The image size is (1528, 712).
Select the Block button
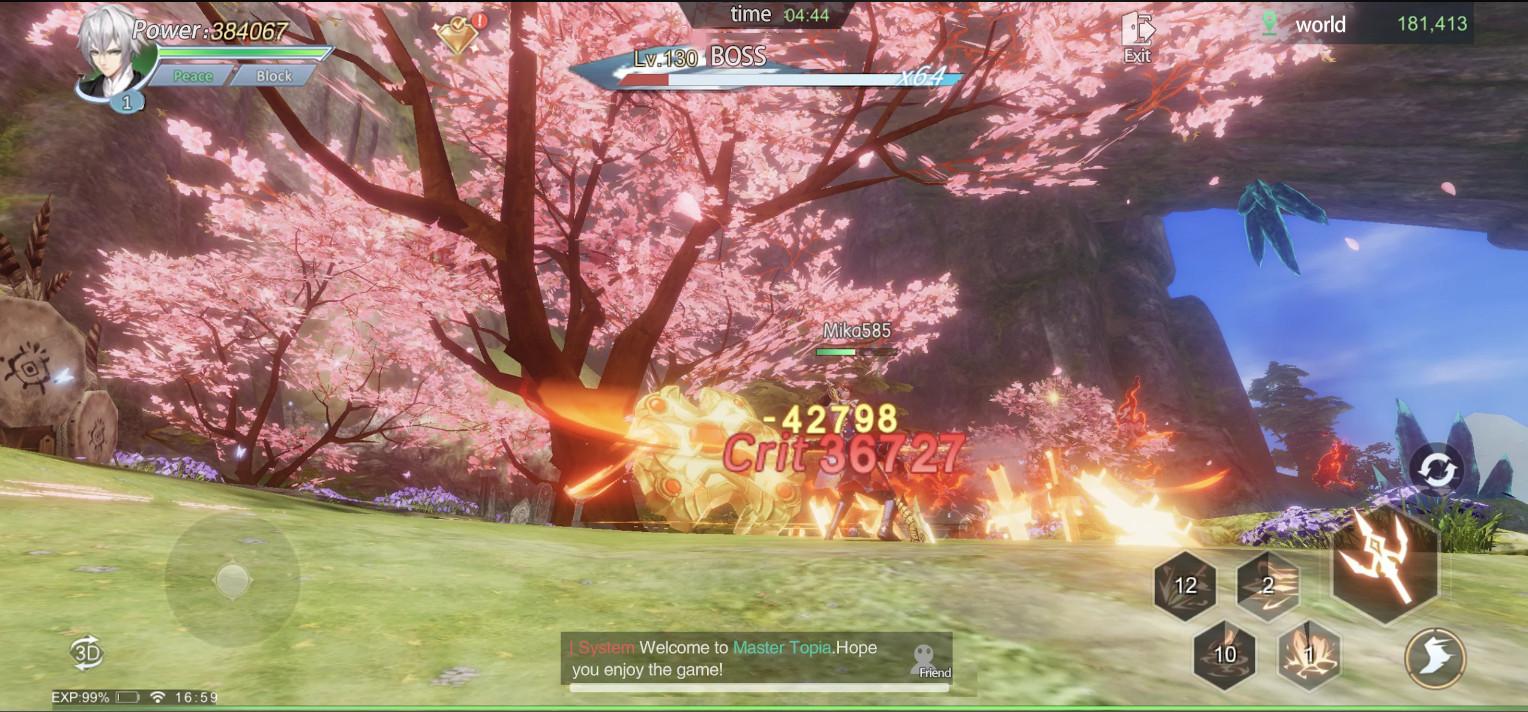274,76
